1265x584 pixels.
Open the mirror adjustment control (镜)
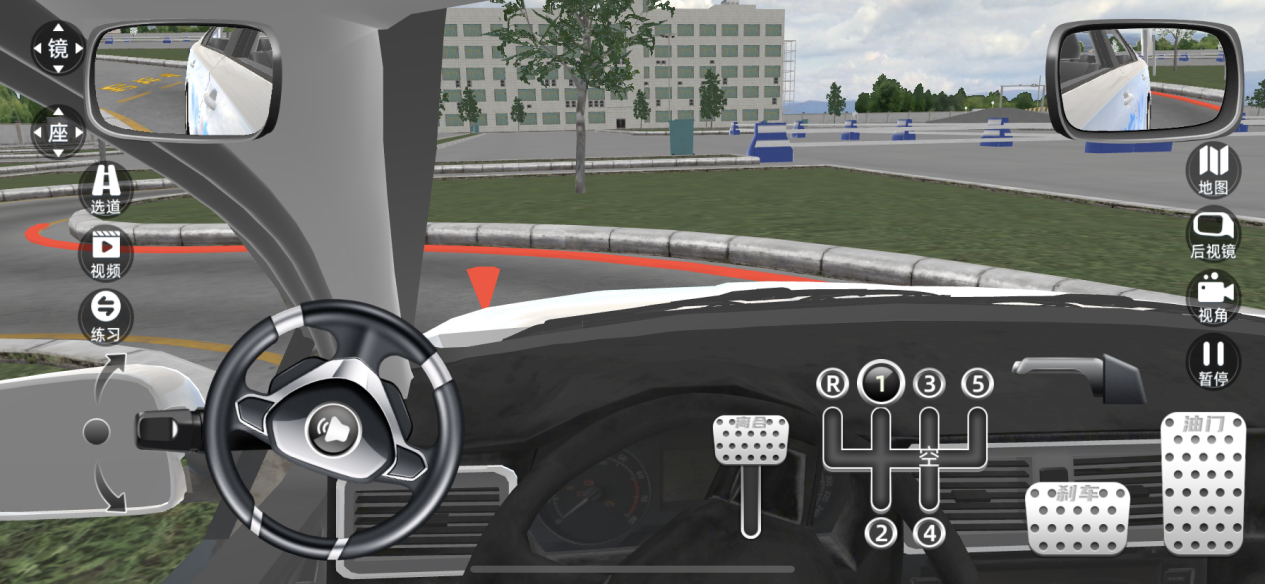(58, 48)
